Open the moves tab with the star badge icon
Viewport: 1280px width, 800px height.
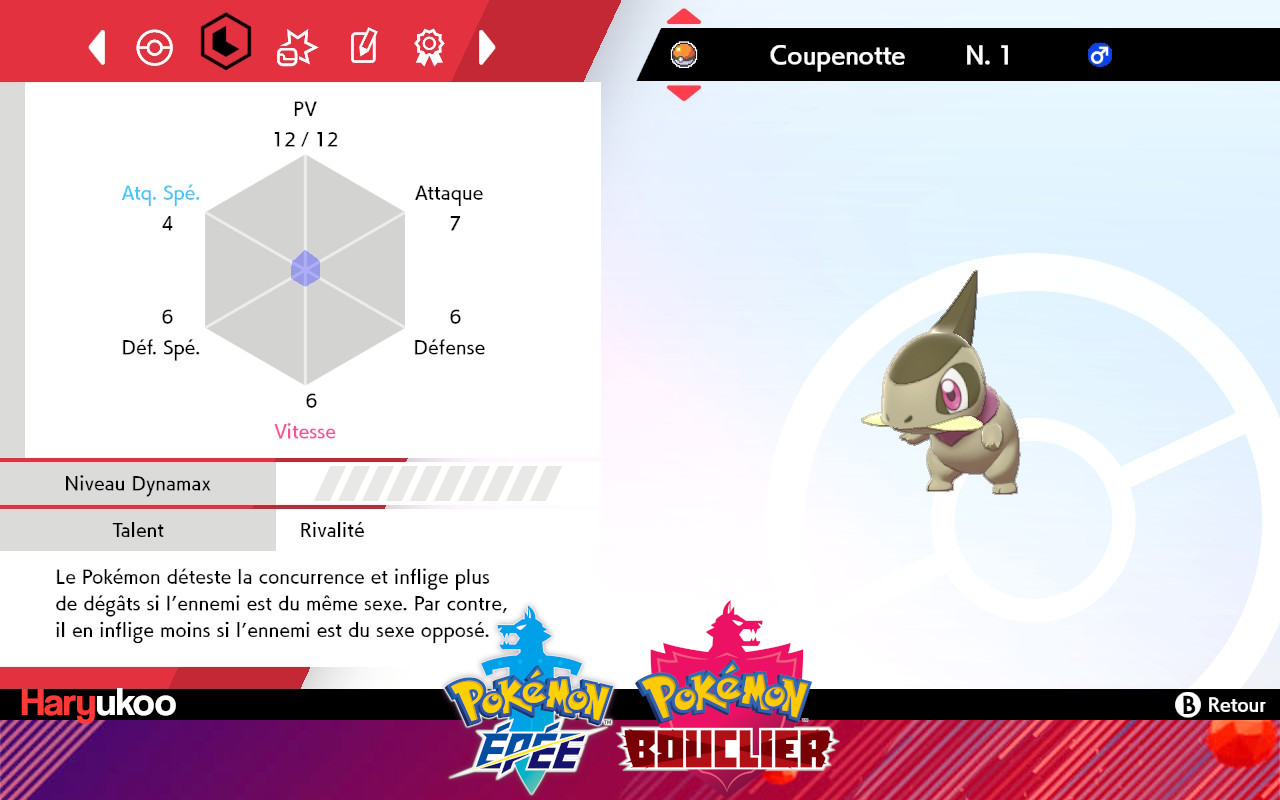coord(295,46)
